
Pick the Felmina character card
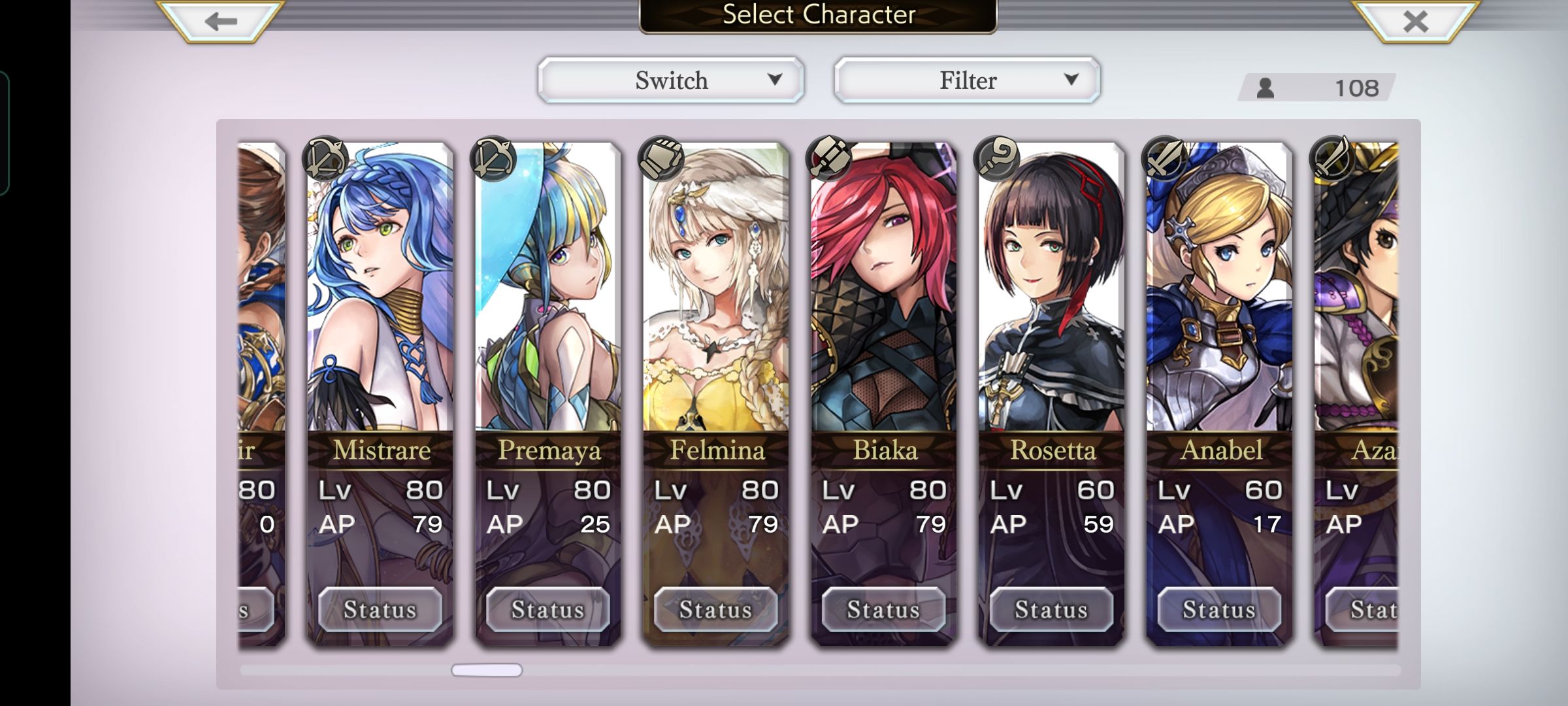tap(715, 294)
